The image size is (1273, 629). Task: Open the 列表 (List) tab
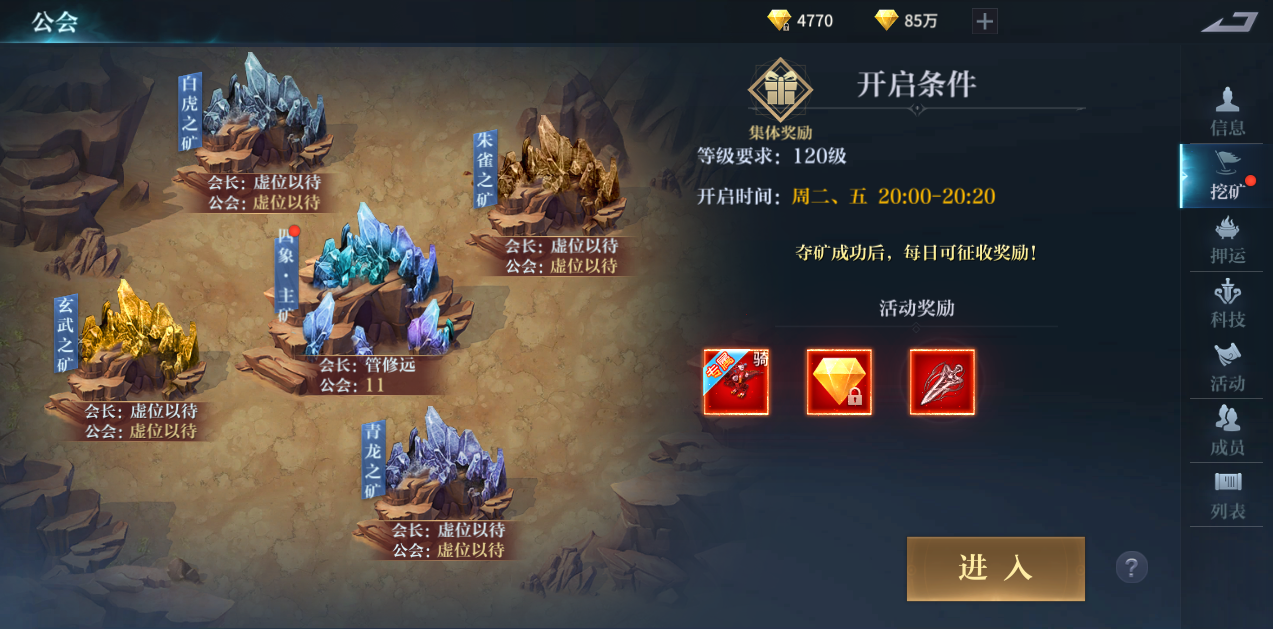point(1227,496)
